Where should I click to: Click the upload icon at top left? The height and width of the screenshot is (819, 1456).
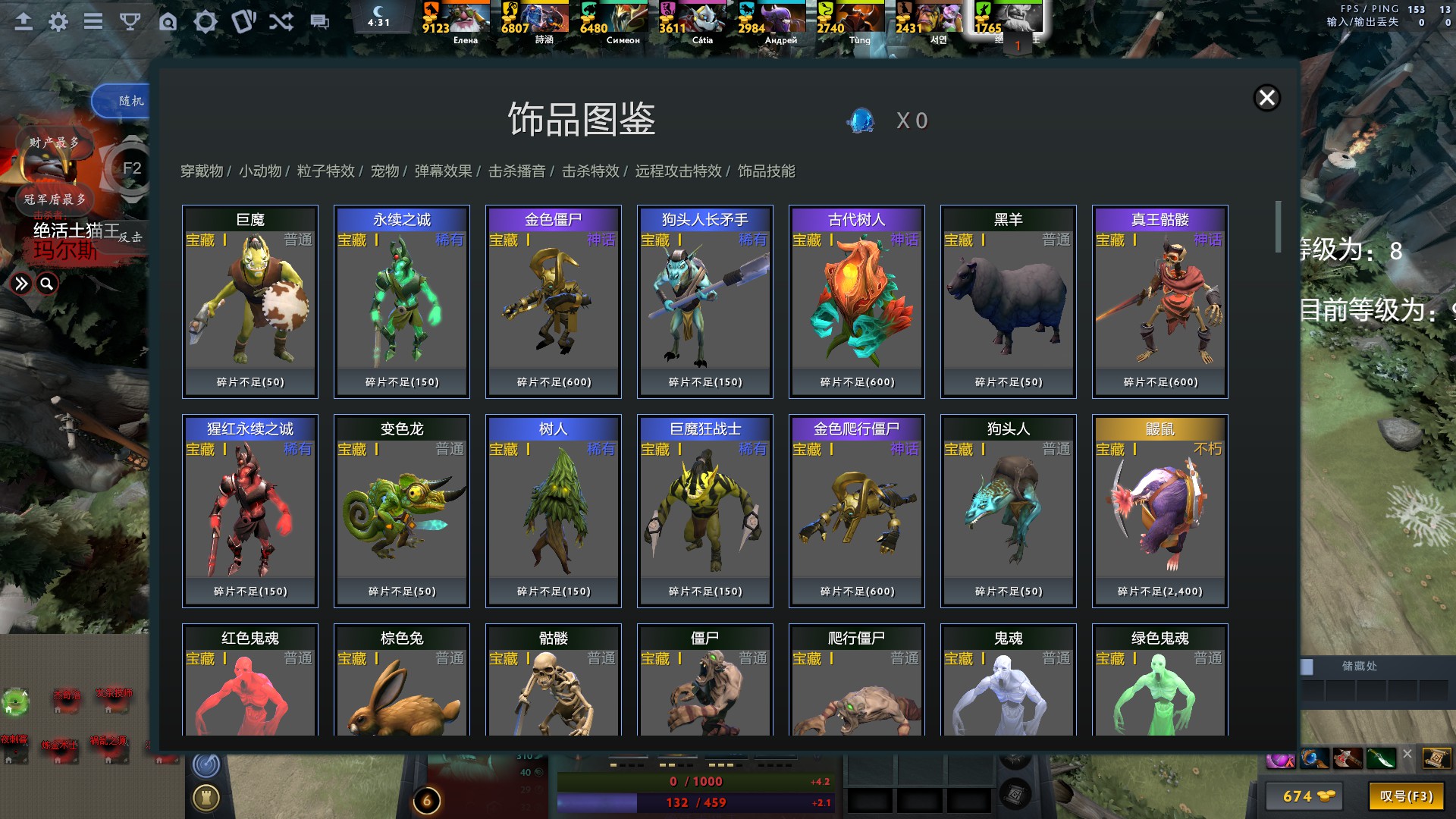click(x=24, y=21)
